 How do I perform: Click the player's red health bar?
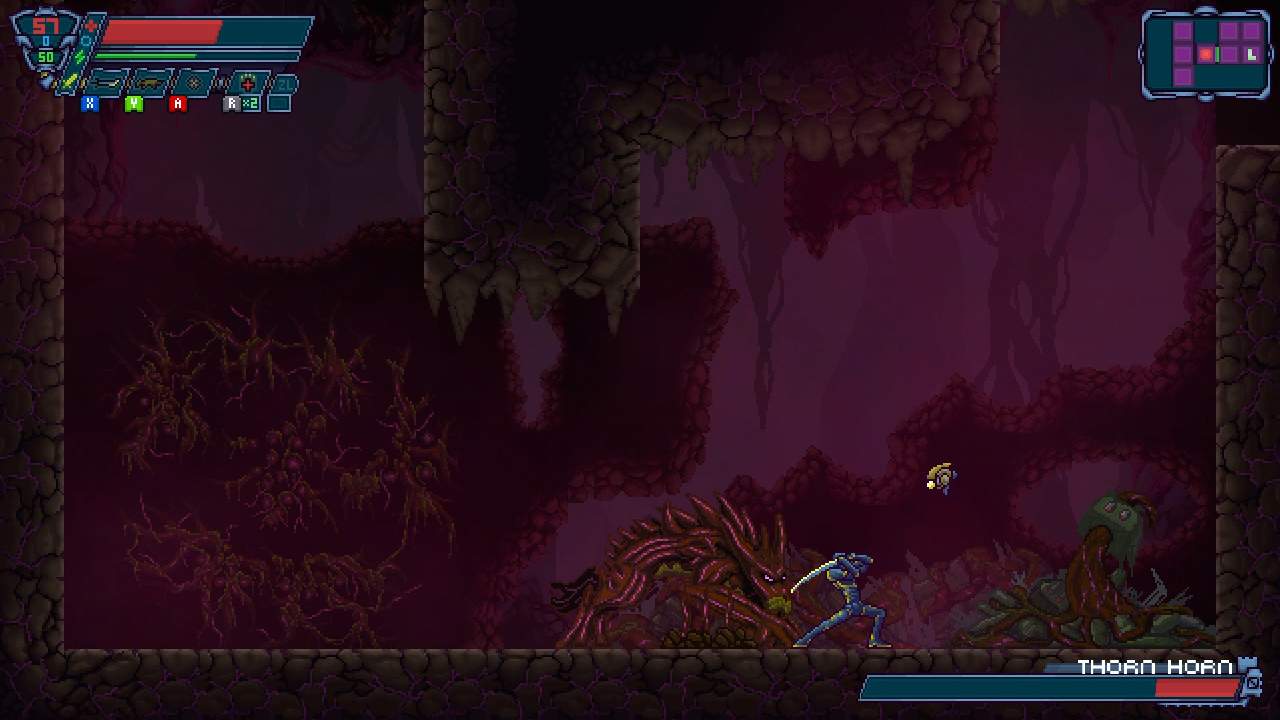[x=160, y=30]
